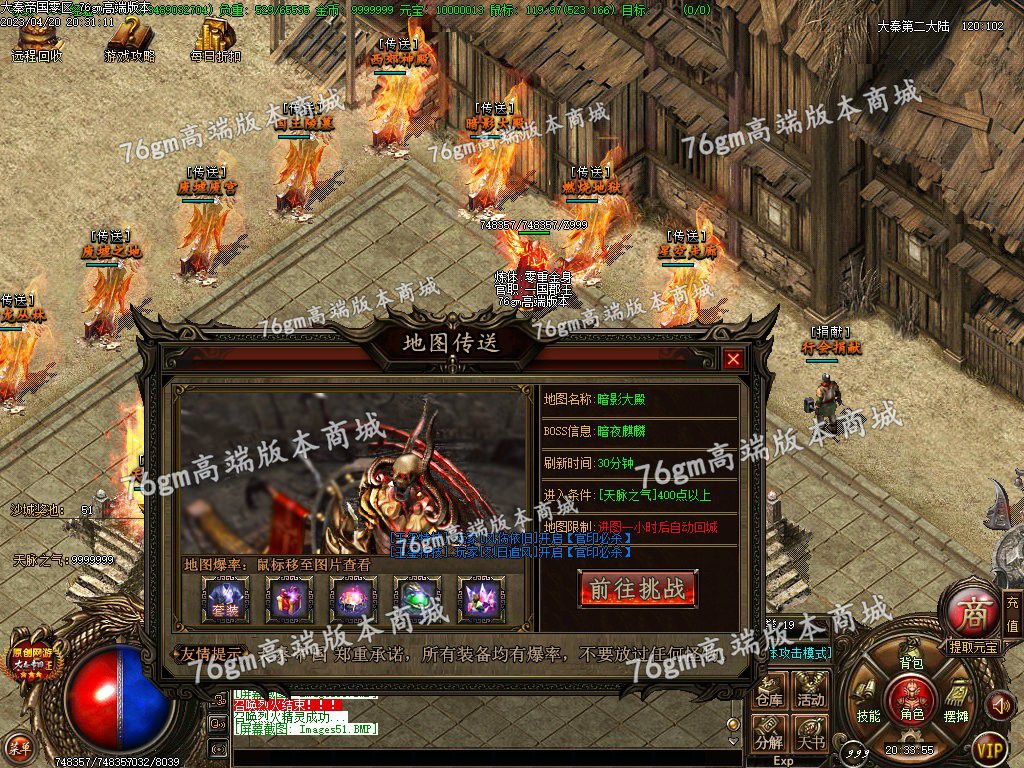Close the 地图传送 teleport window

[x=734, y=359]
